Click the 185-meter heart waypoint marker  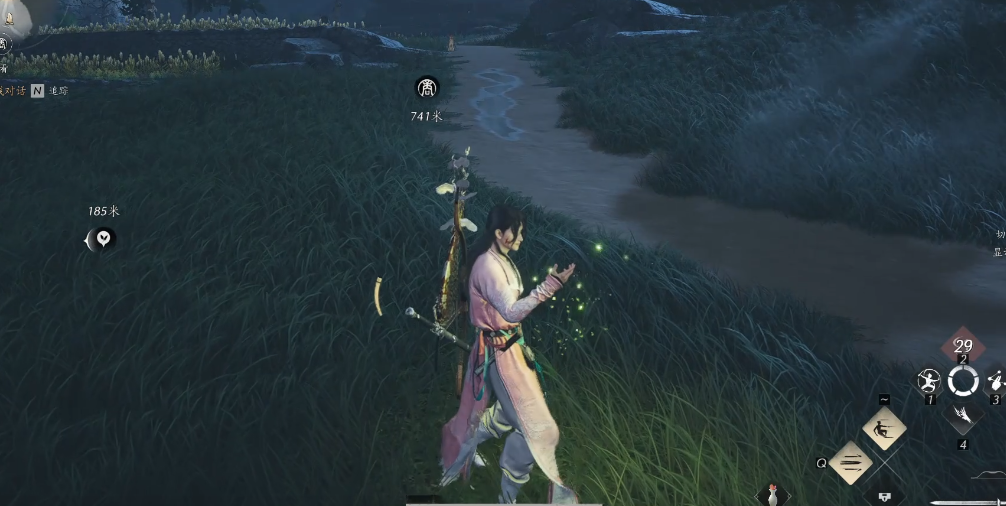coord(102,238)
